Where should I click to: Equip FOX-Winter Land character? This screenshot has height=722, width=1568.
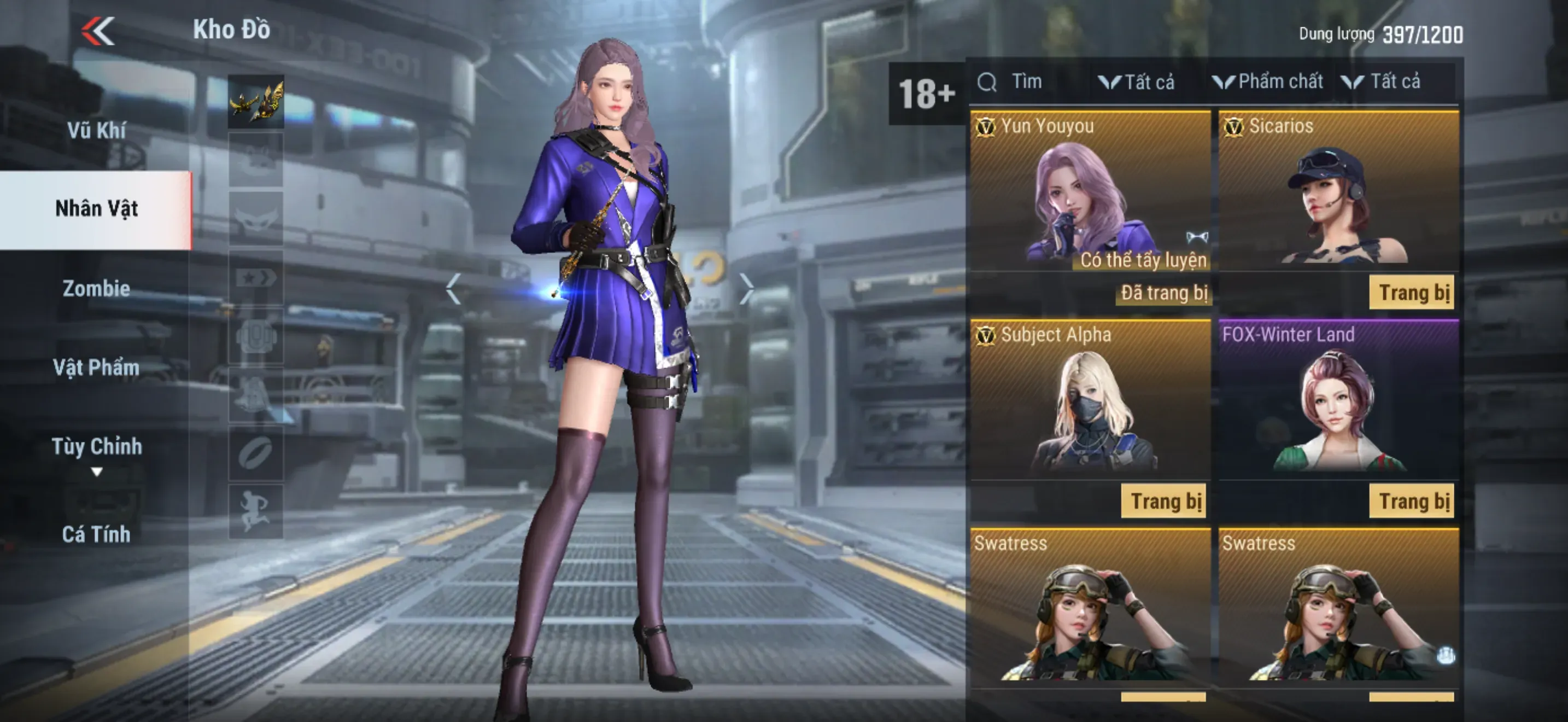click(1411, 502)
